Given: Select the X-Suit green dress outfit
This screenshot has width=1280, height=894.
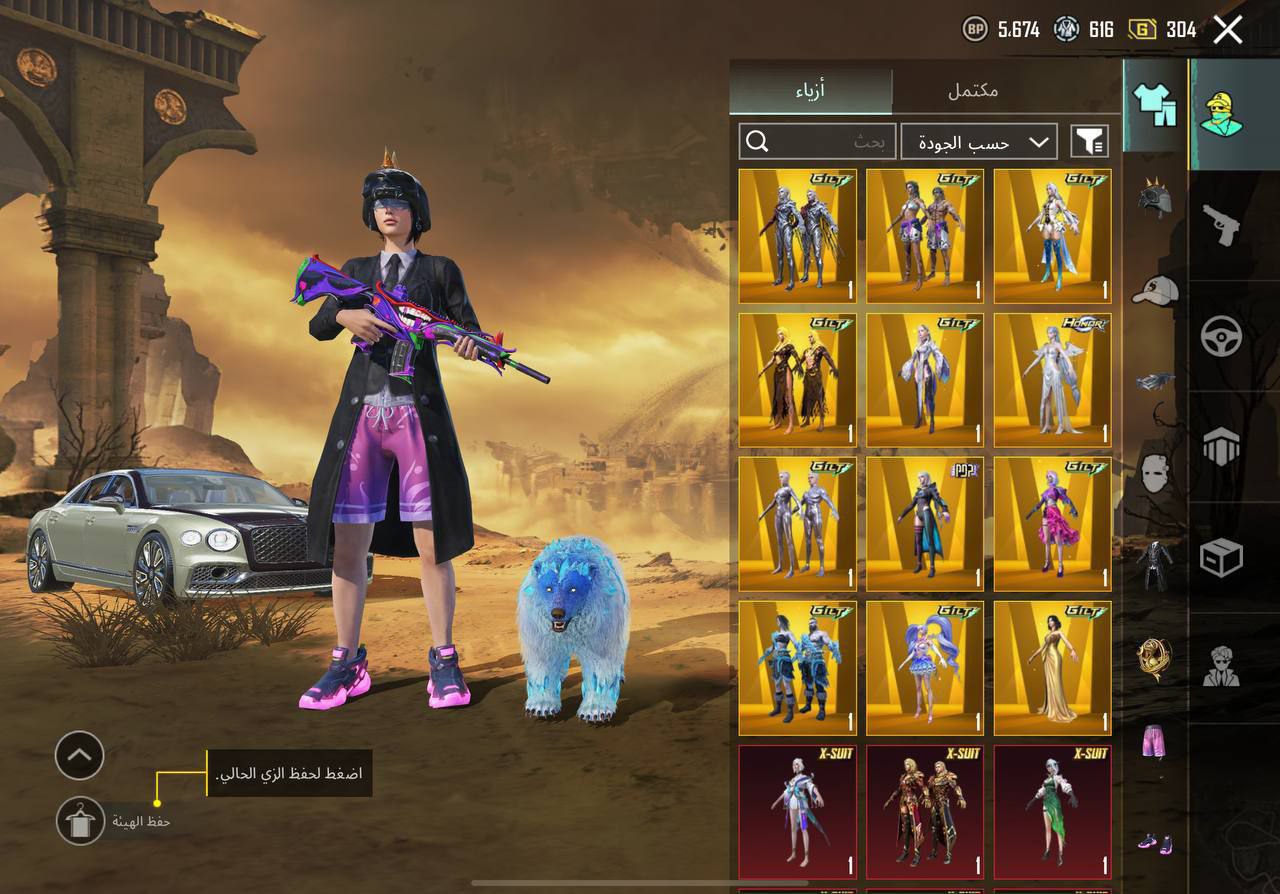Looking at the screenshot, I should pos(1052,811).
